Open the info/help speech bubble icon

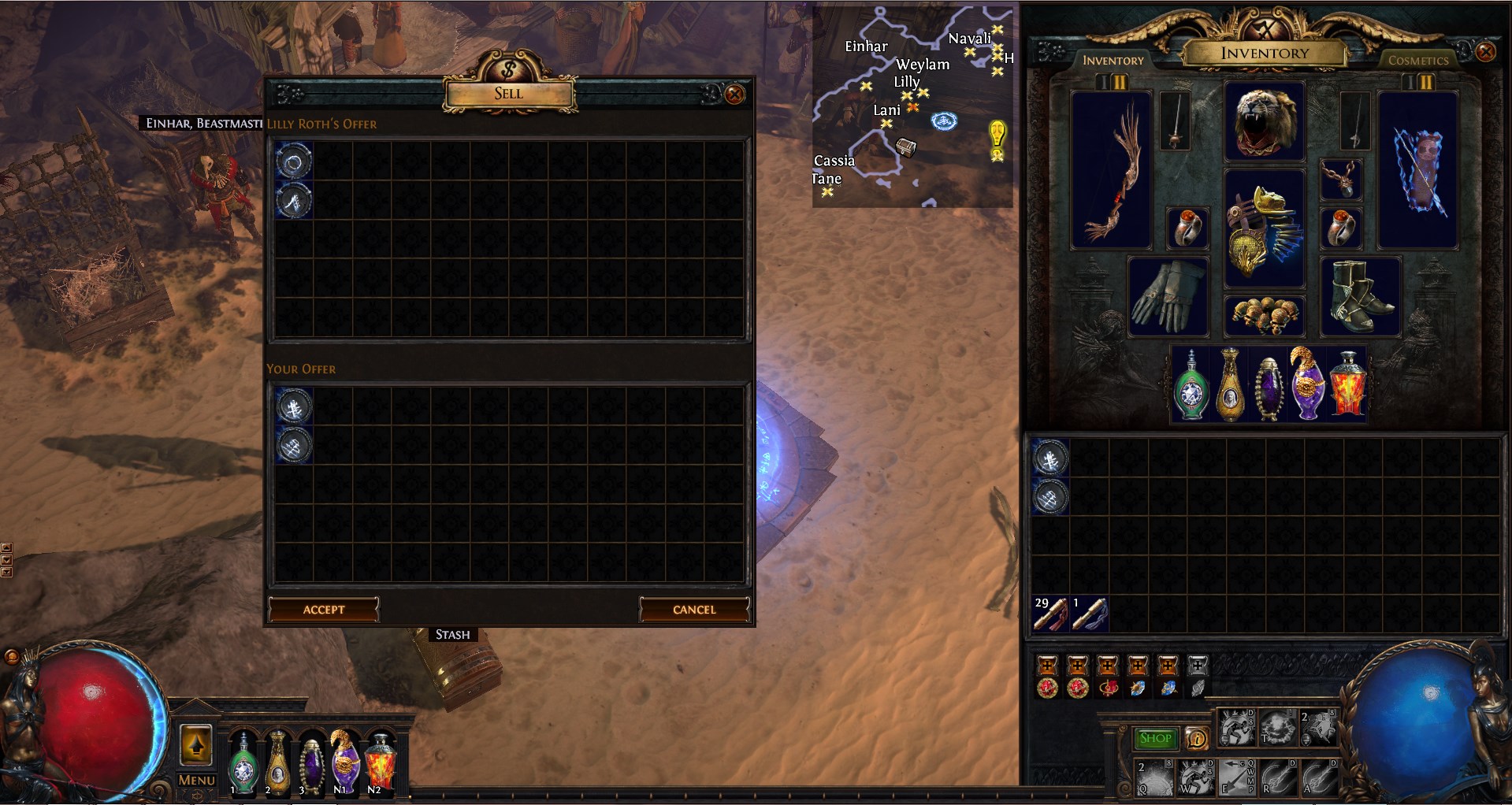tap(1197, 739)
